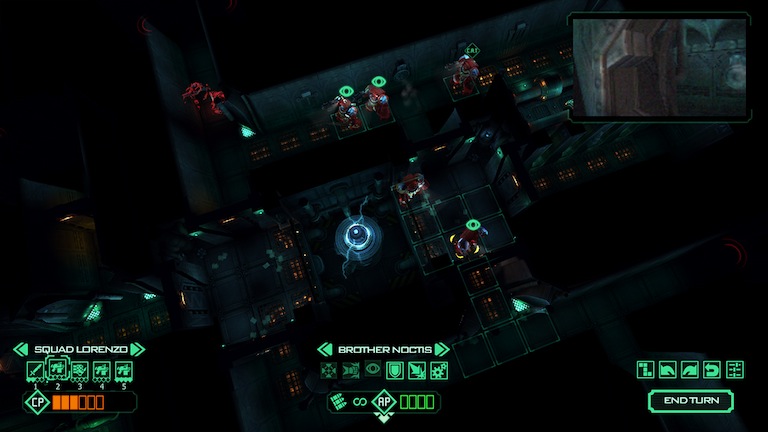768x432 pixels.
Task: Open the options sliders menu
Action: [x=735, y=370]
